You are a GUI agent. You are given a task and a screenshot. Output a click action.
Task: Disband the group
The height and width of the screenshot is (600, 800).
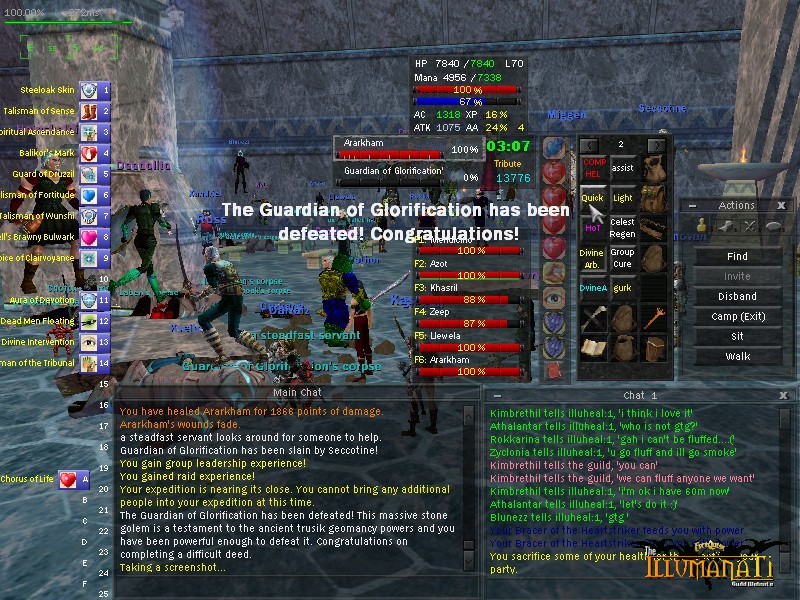pyautogui.click(x=737, y=297)
